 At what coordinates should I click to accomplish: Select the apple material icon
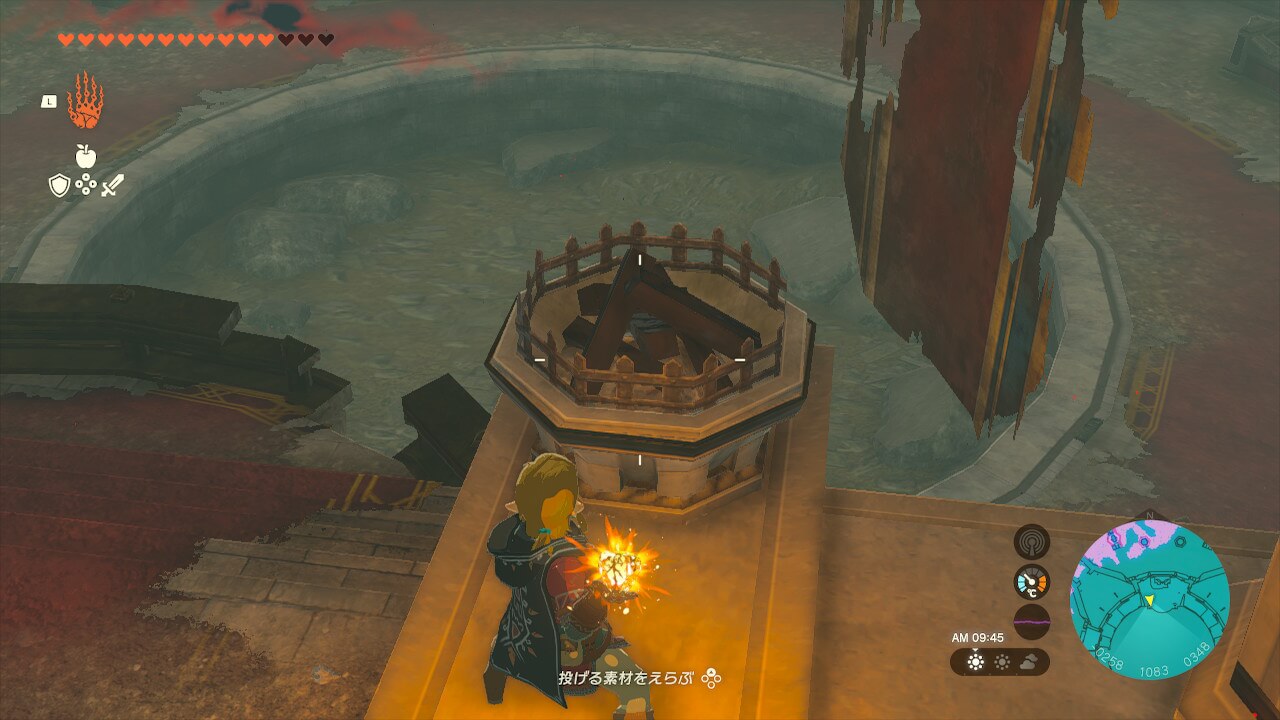[85, 156]
